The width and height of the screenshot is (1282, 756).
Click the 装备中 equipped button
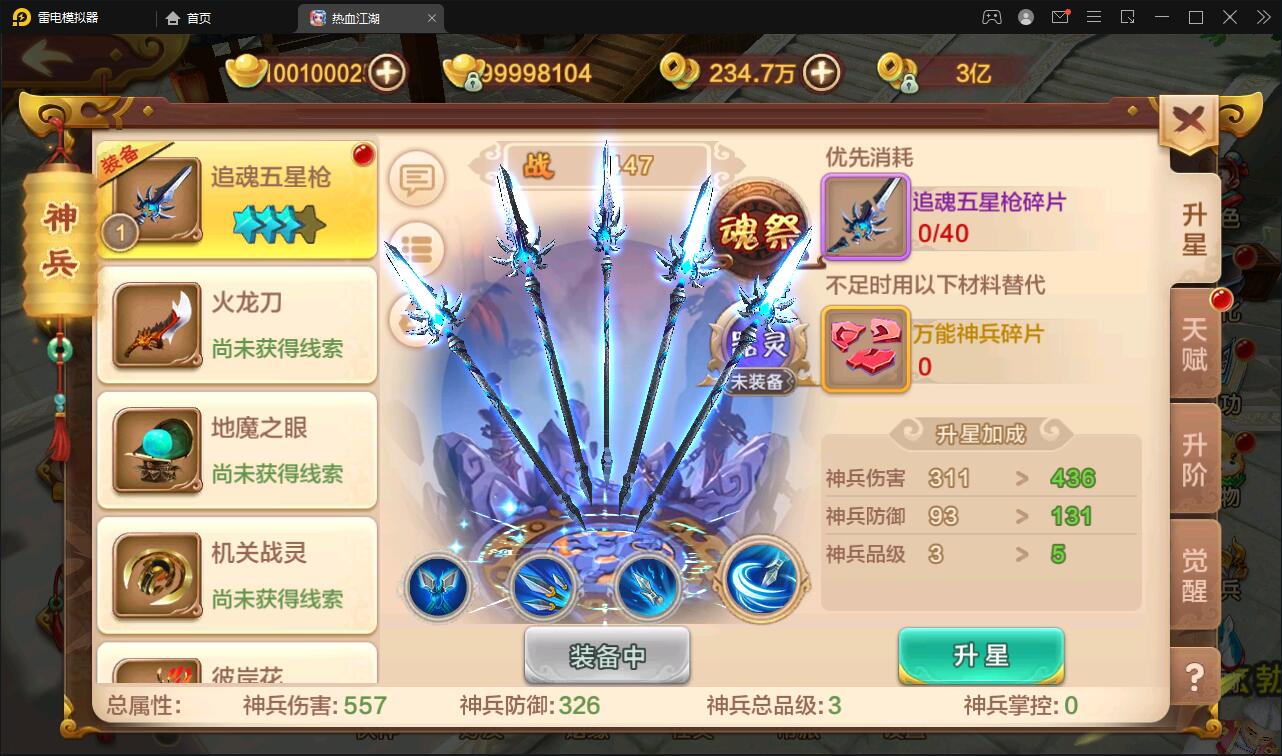(x=606, y=655)
